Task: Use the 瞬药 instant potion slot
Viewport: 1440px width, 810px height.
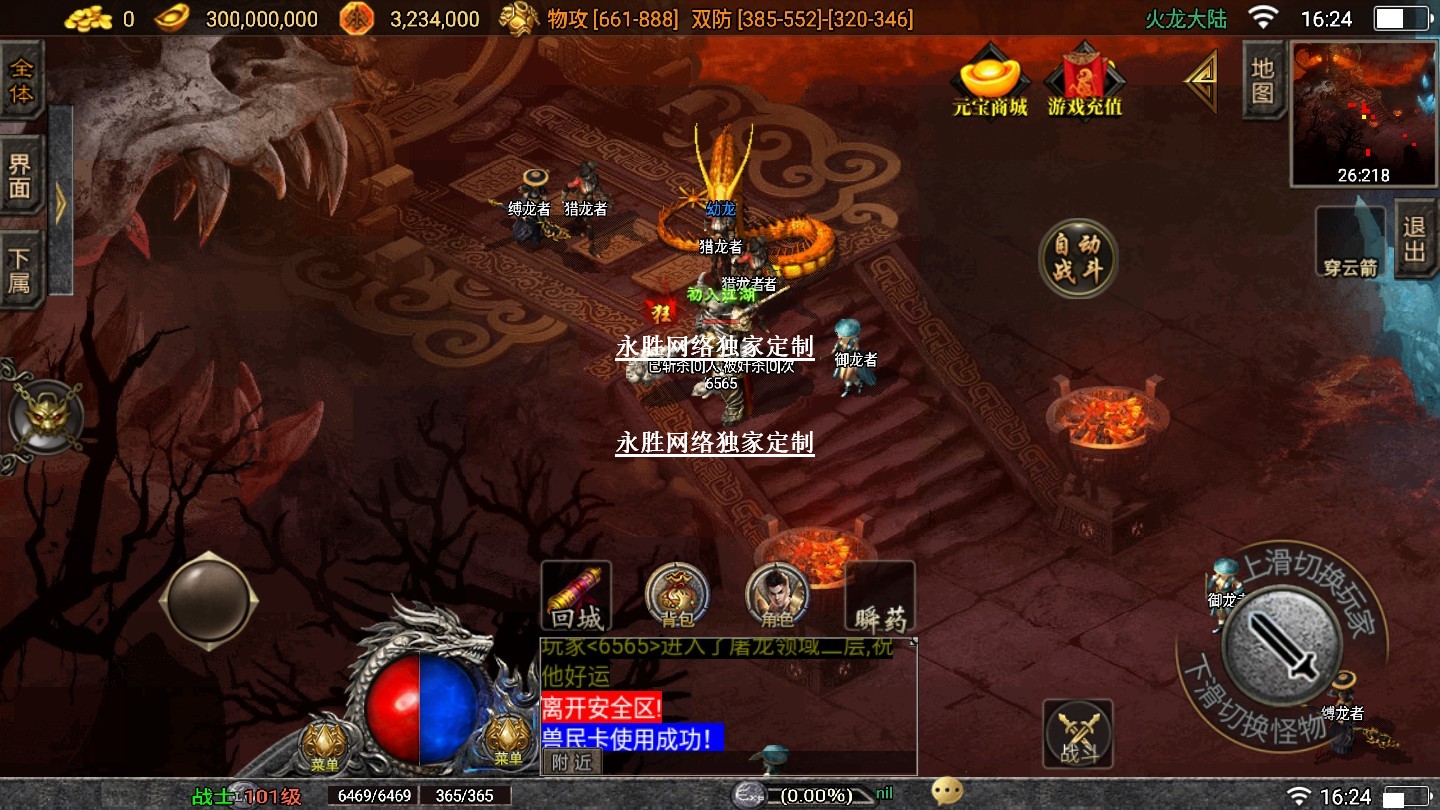Action: [x=880, y=597]
